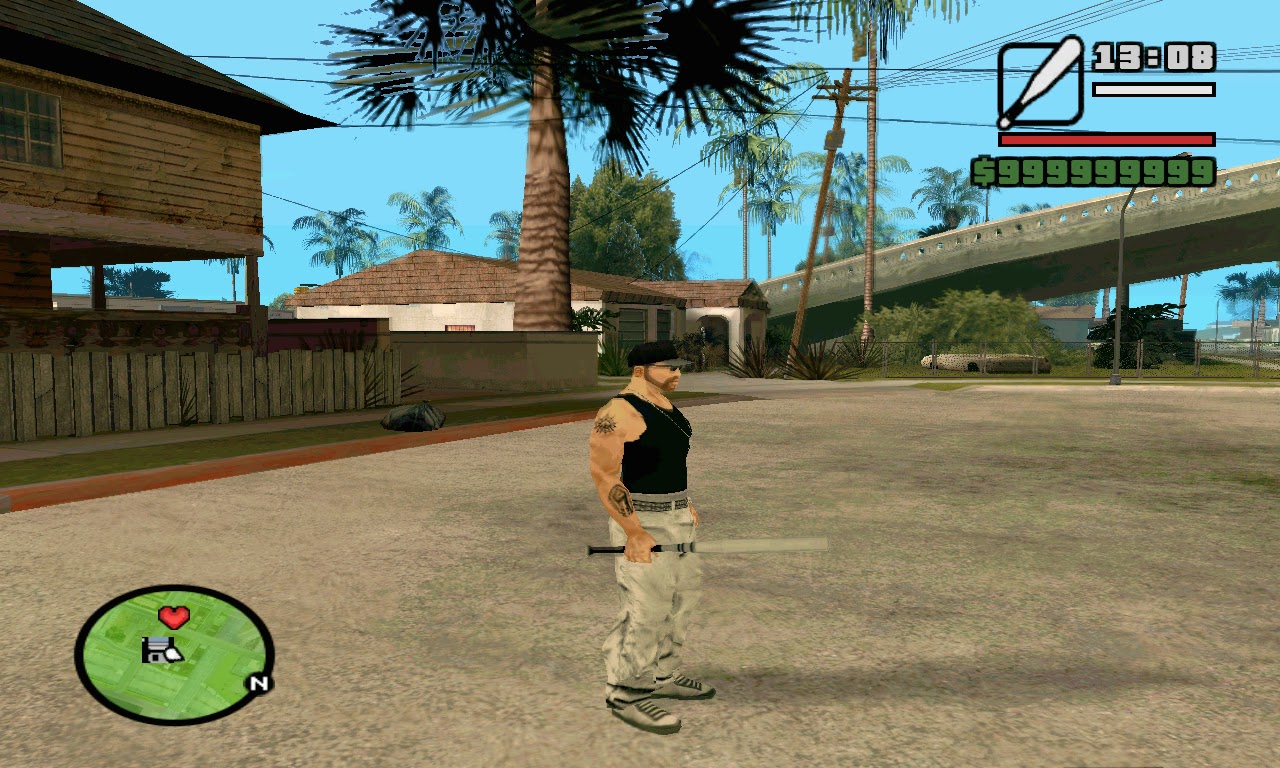This screenshot has height=768, width=1280.
Task: Click the black square weapon HUD frame
Action: click(1040, 85)
